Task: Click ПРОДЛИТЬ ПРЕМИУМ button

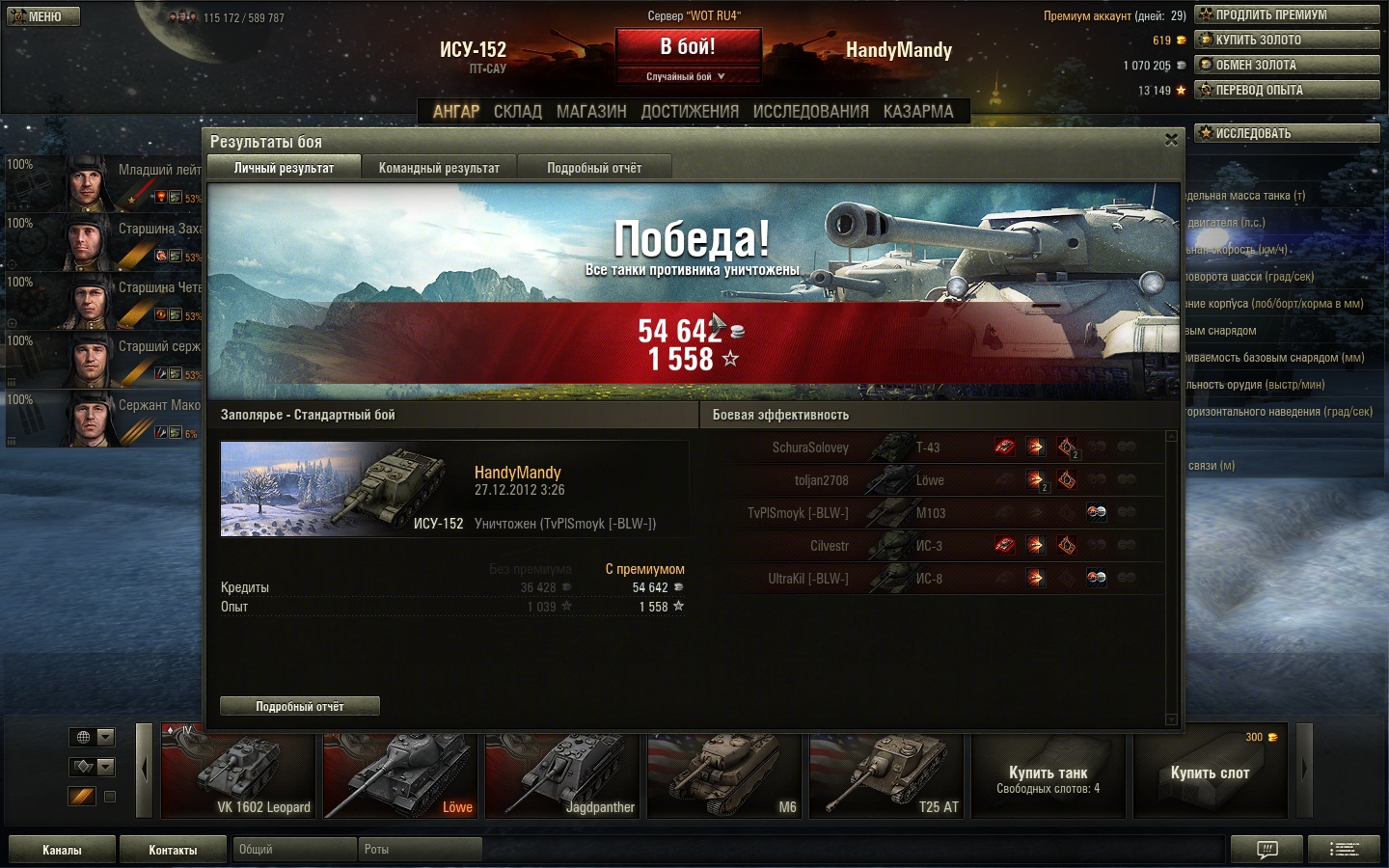Action: pos(1287,14)
